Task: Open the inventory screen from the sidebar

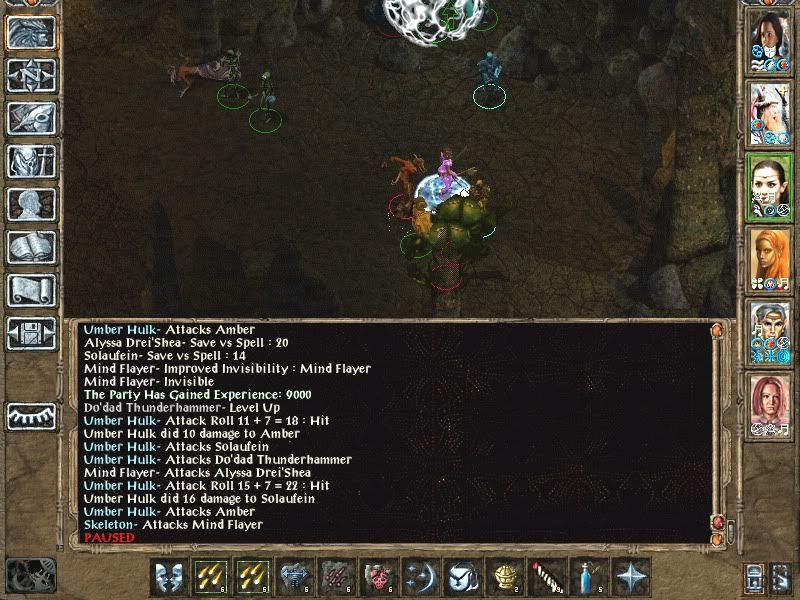Action: [x=31, y=161]
